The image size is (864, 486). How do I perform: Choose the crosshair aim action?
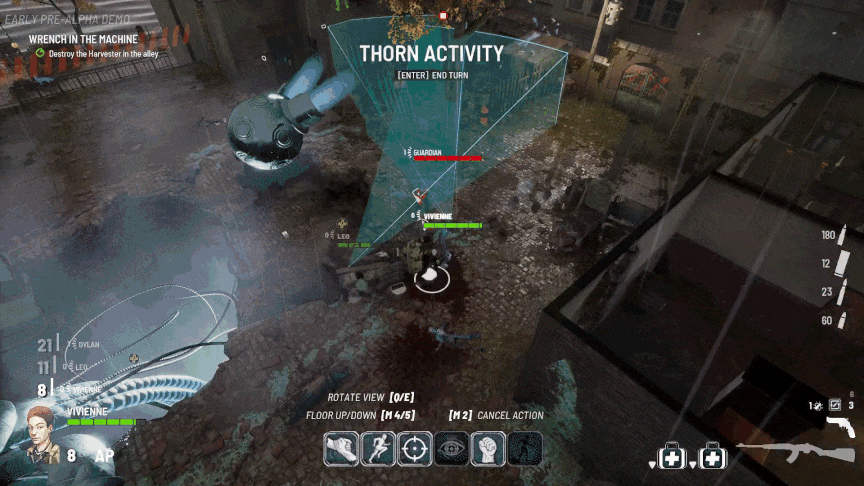click(x=414, y=449)
